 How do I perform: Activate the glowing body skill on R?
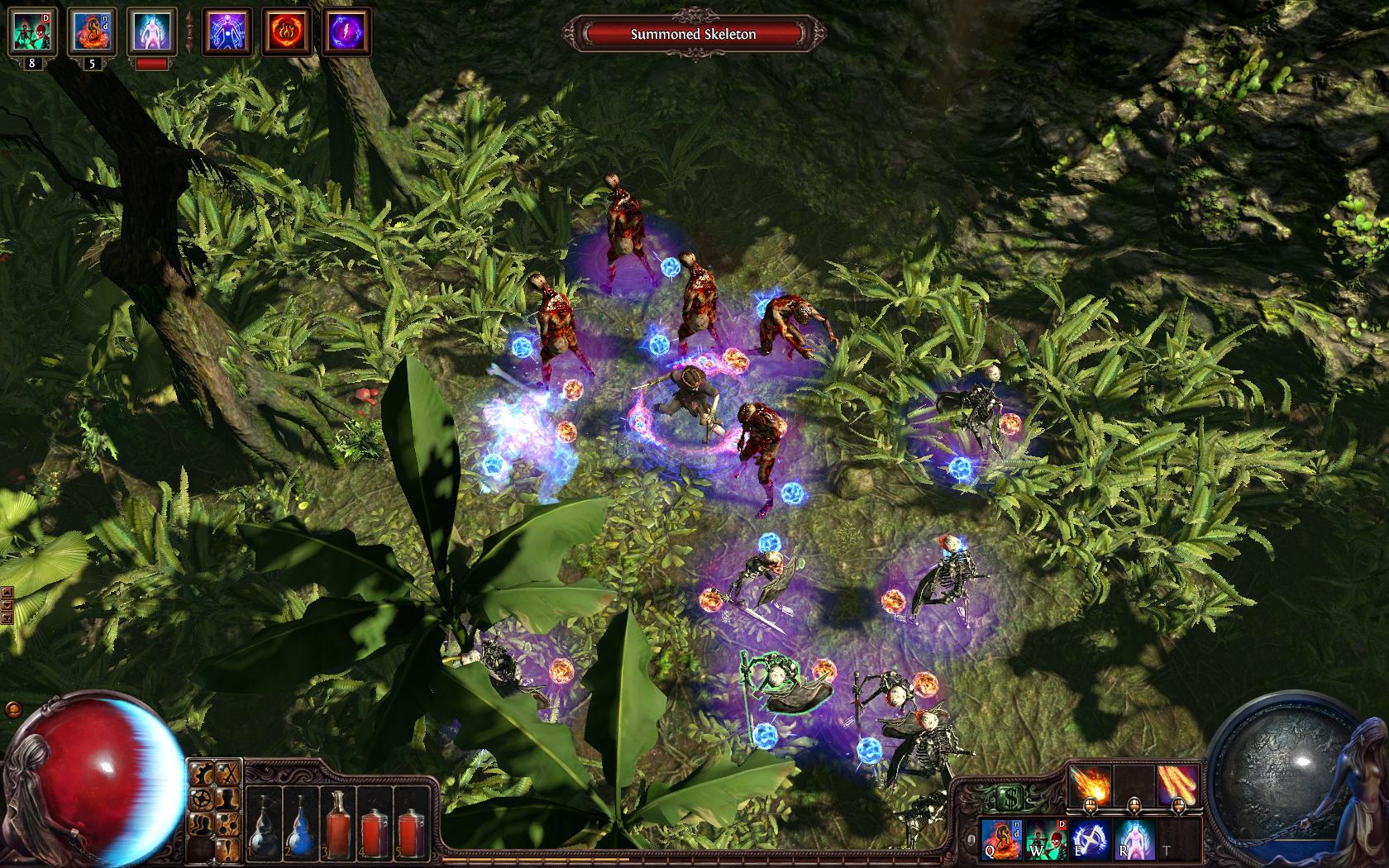[1134, 837]
